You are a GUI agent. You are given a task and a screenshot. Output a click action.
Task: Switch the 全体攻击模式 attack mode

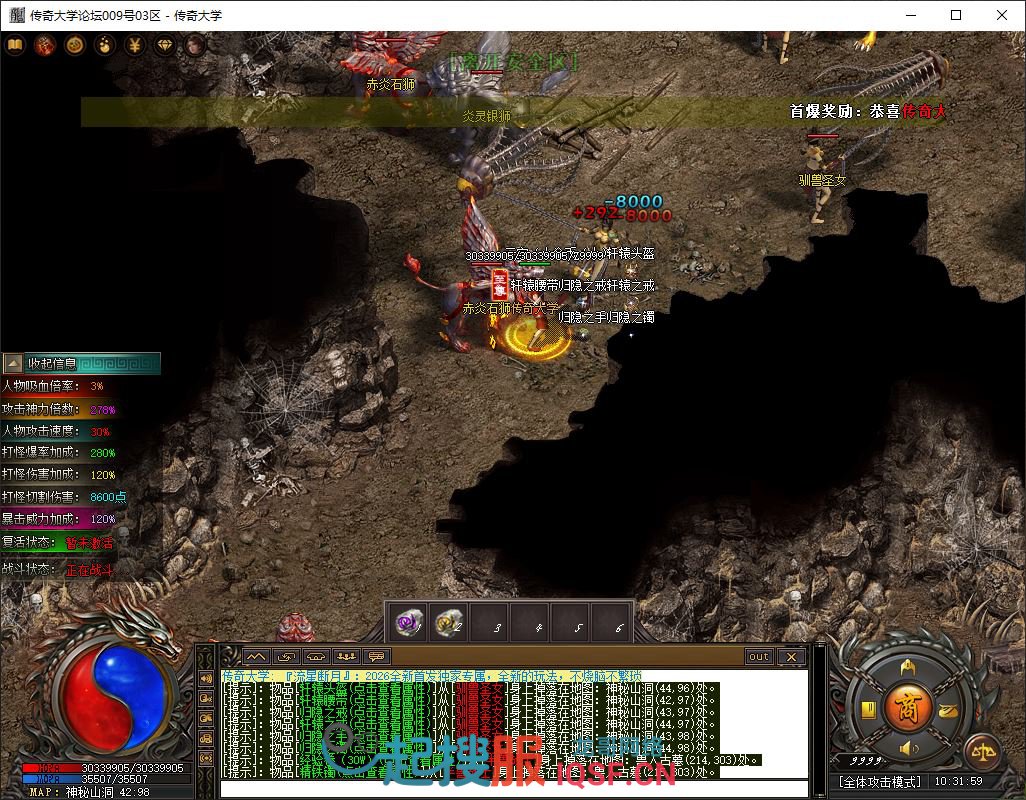tap(880, 781)
